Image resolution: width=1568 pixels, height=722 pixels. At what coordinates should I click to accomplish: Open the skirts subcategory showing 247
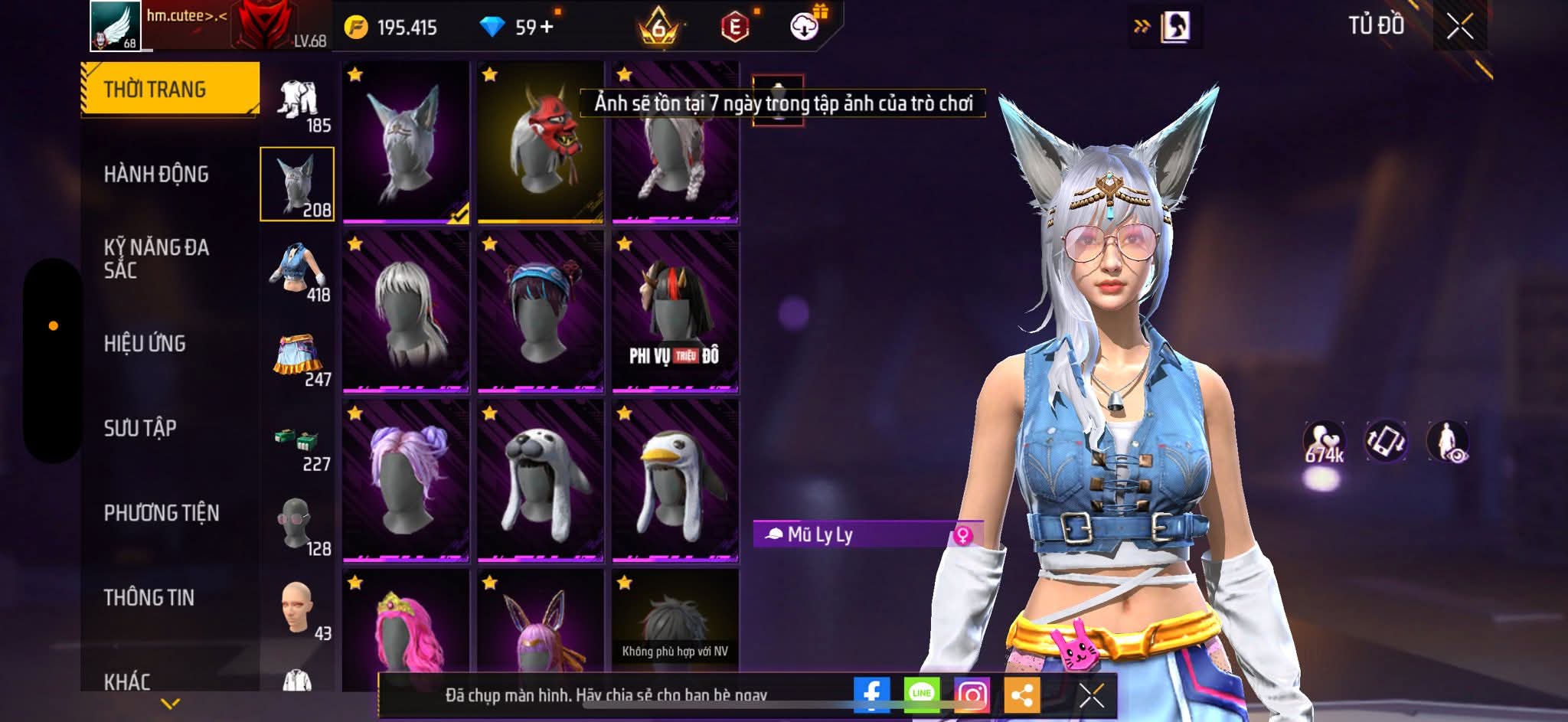[x=299, y=358]
